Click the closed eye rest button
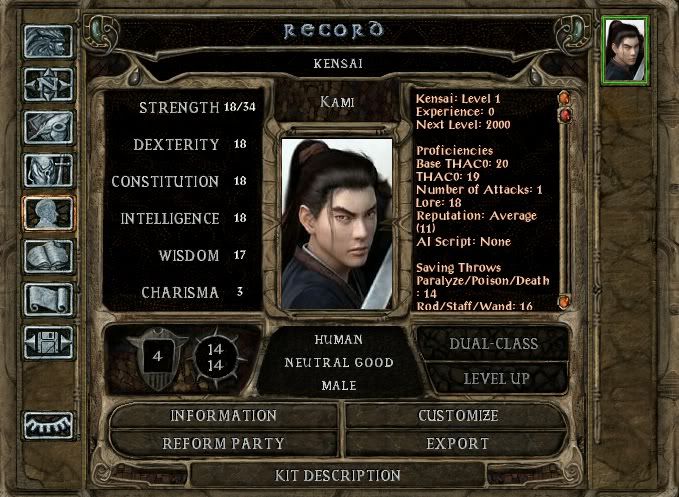Image resolution: width=679 pixels, height=497 pixels. coord(47,426)
